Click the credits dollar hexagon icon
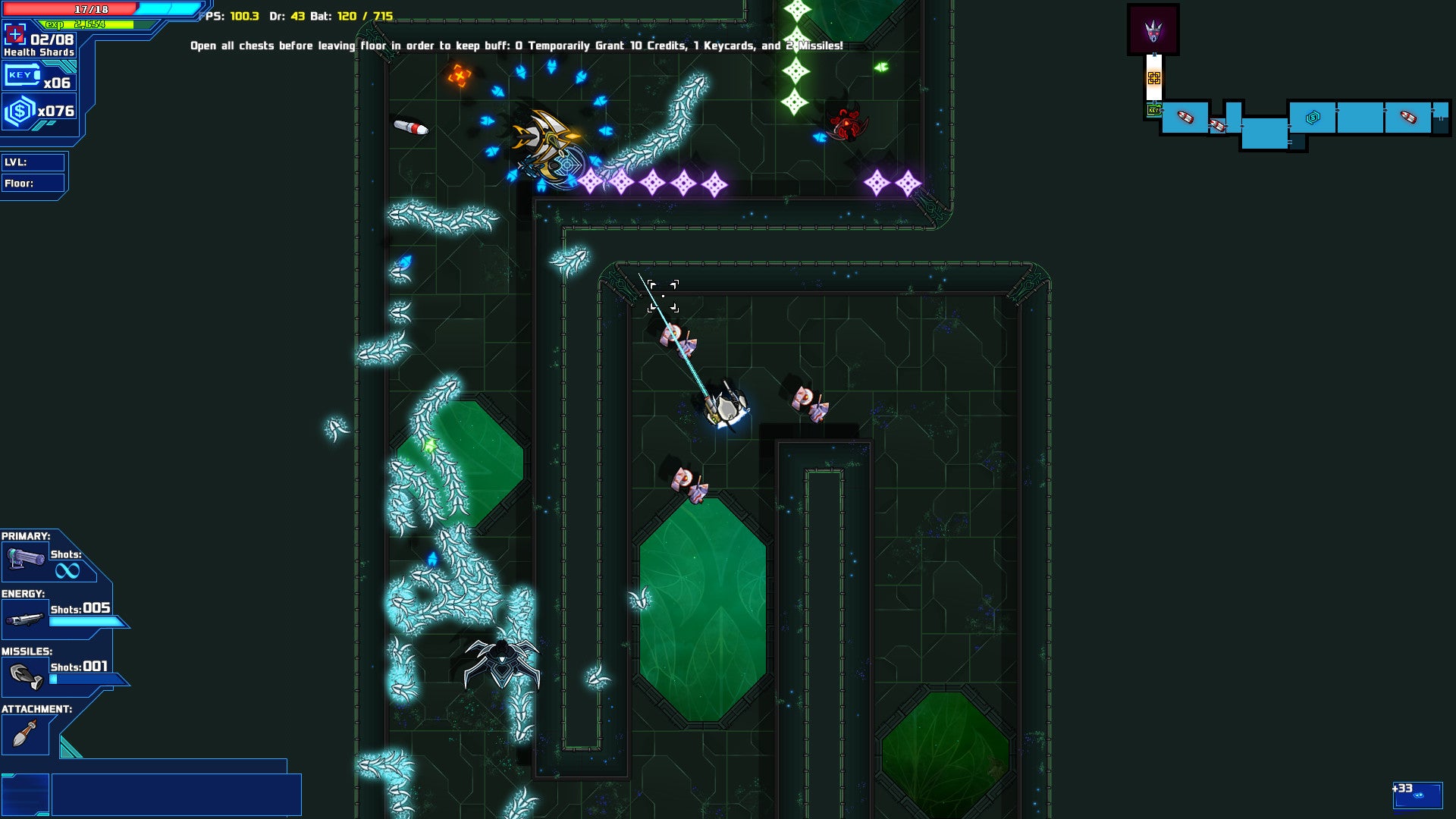Image resolution: width=1456 pixels, height=819 pixels. click(x=20, y=112)
